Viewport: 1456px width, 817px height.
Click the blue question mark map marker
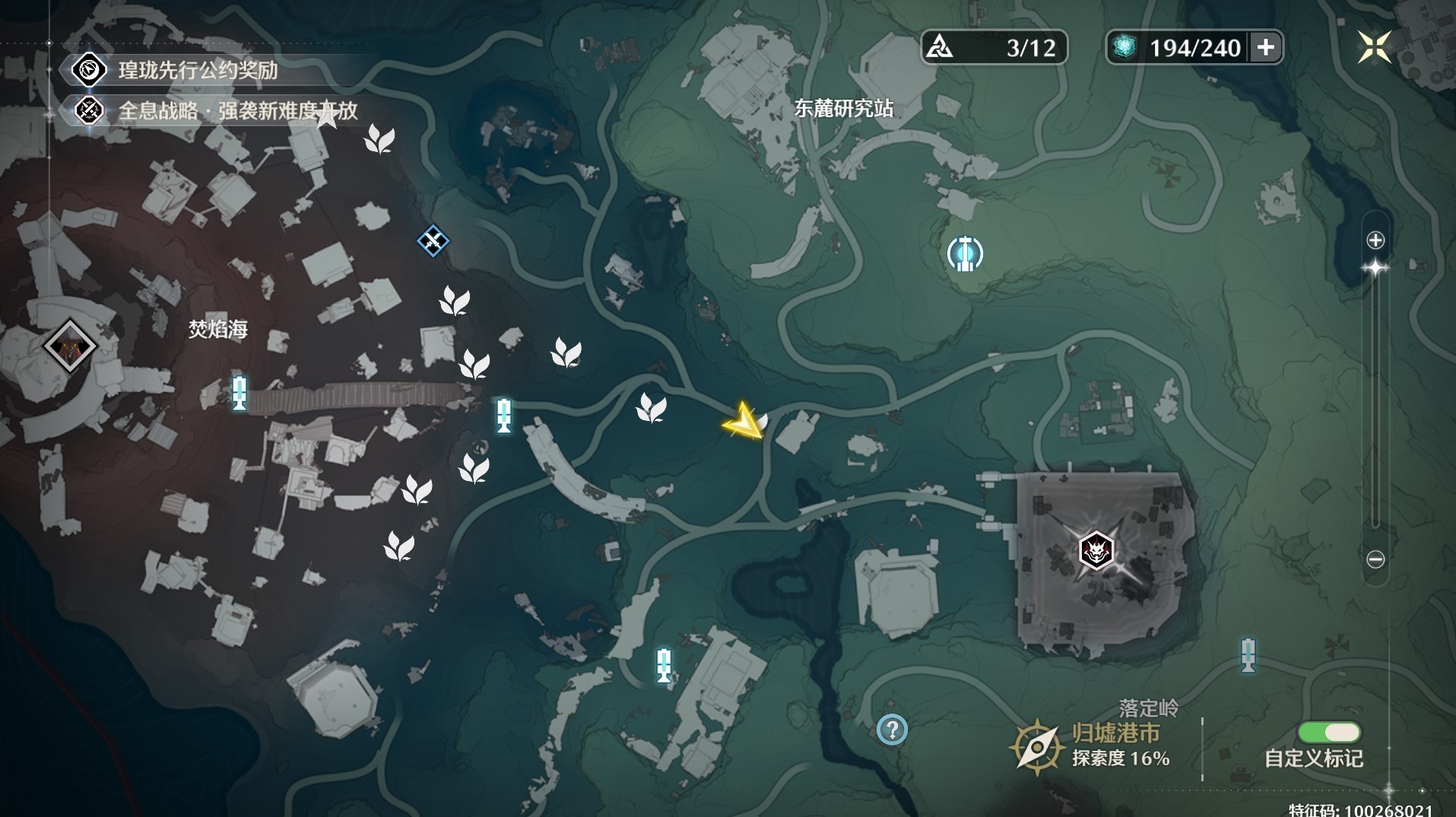click(892, 730)
